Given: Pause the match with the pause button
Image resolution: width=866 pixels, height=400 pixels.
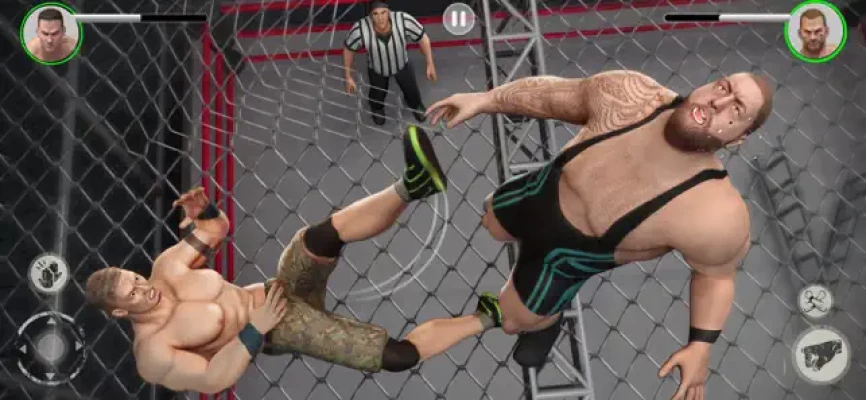Looking at the screenshot, I should pyautogui.click(x=458, y=18).
